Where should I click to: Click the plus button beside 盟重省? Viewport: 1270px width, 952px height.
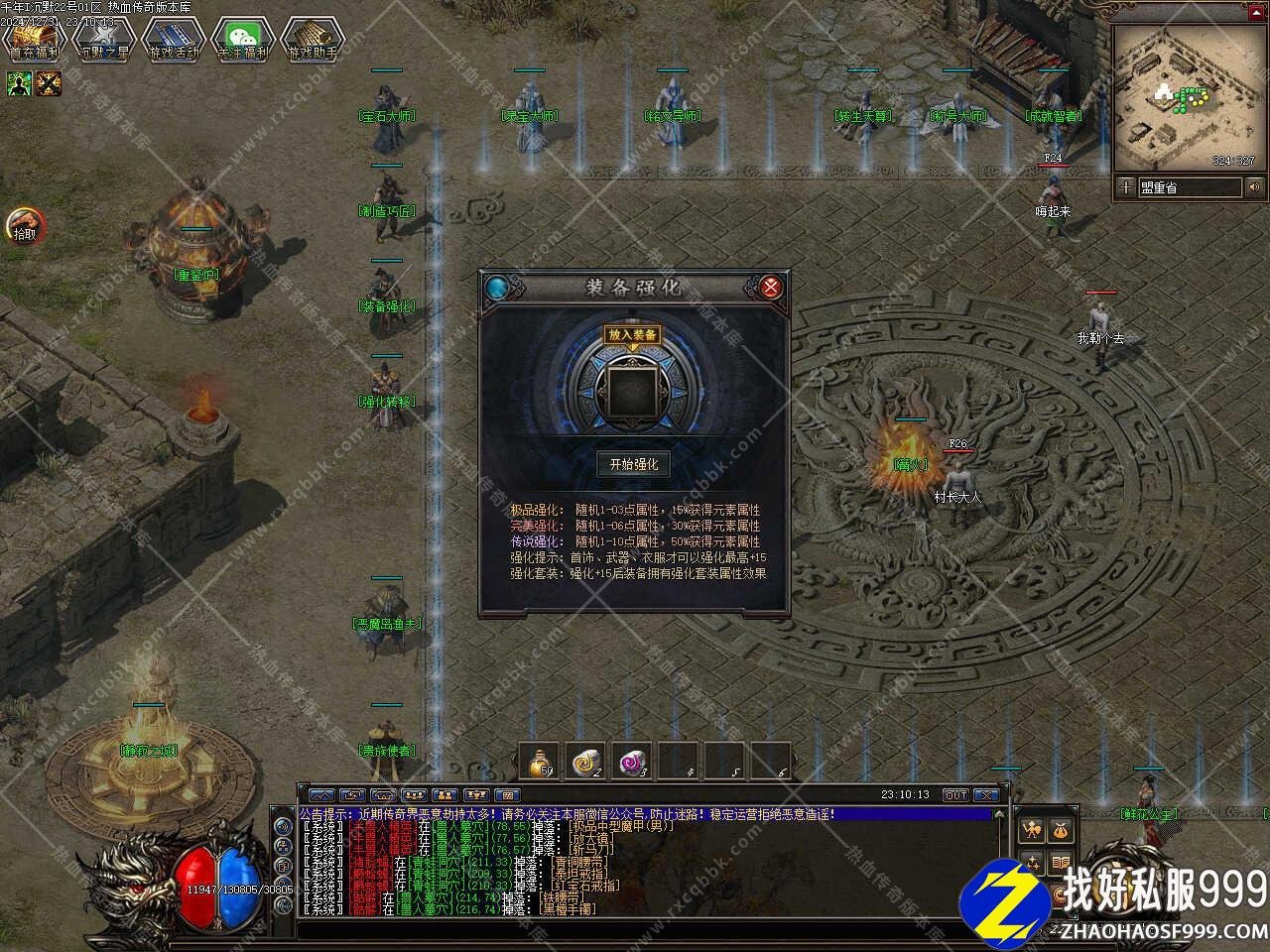(x=1126, y=186)
